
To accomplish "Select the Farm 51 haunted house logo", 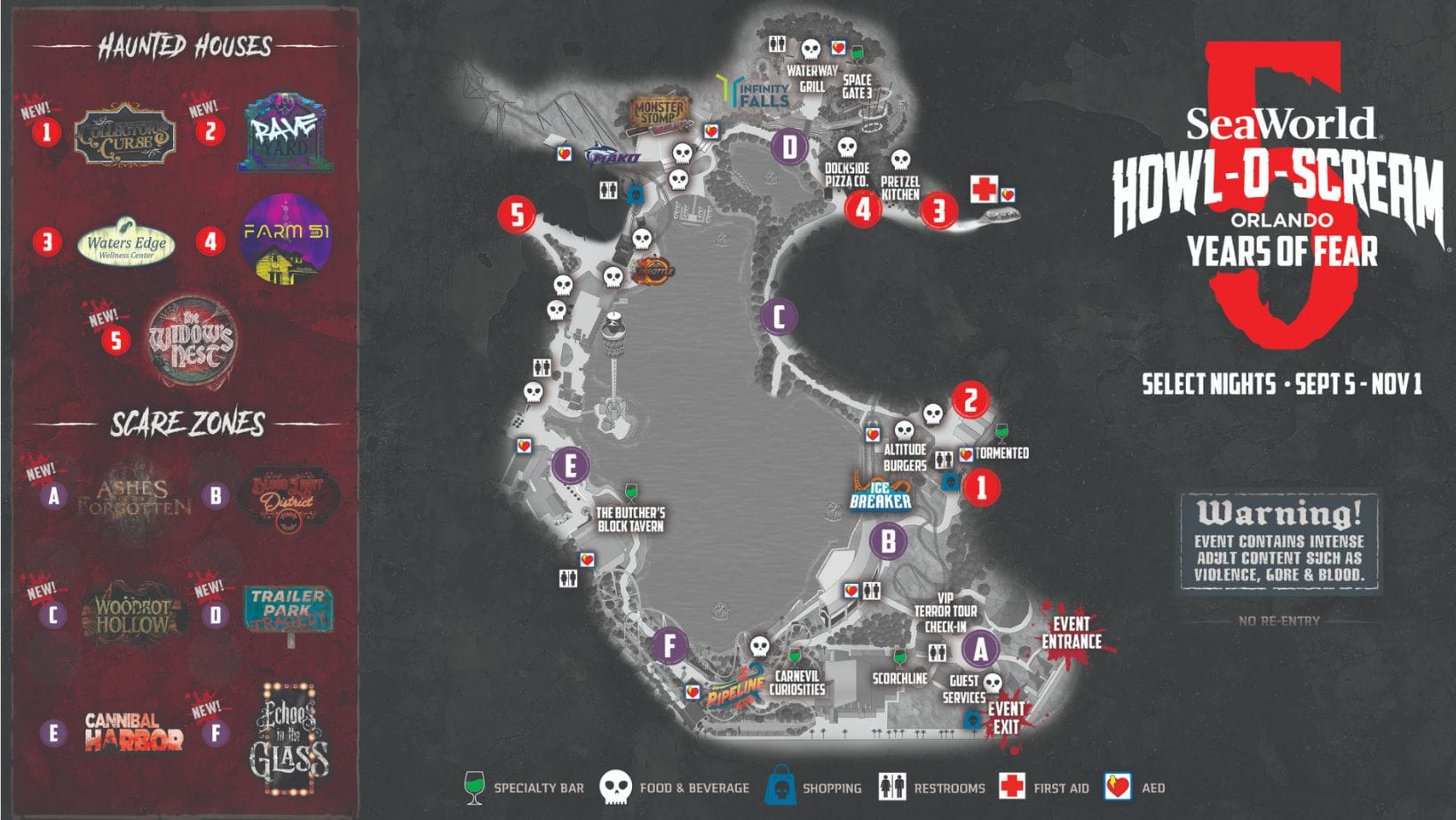I will pyautogui.click(x=286, y=238).
